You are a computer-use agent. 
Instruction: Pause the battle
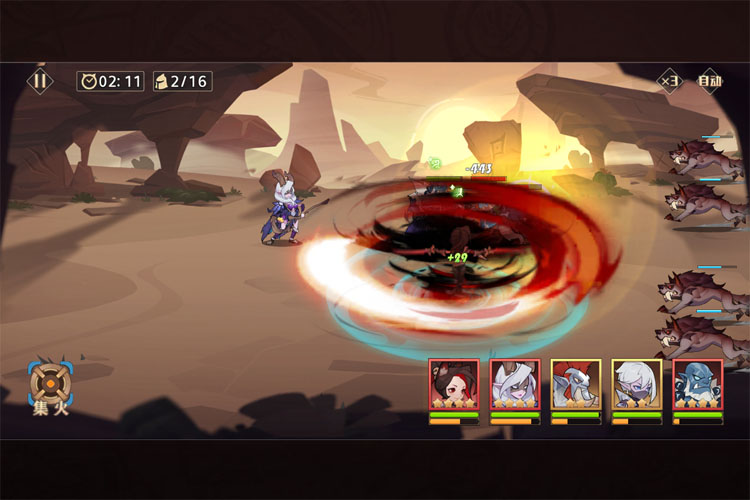[40, 80]
